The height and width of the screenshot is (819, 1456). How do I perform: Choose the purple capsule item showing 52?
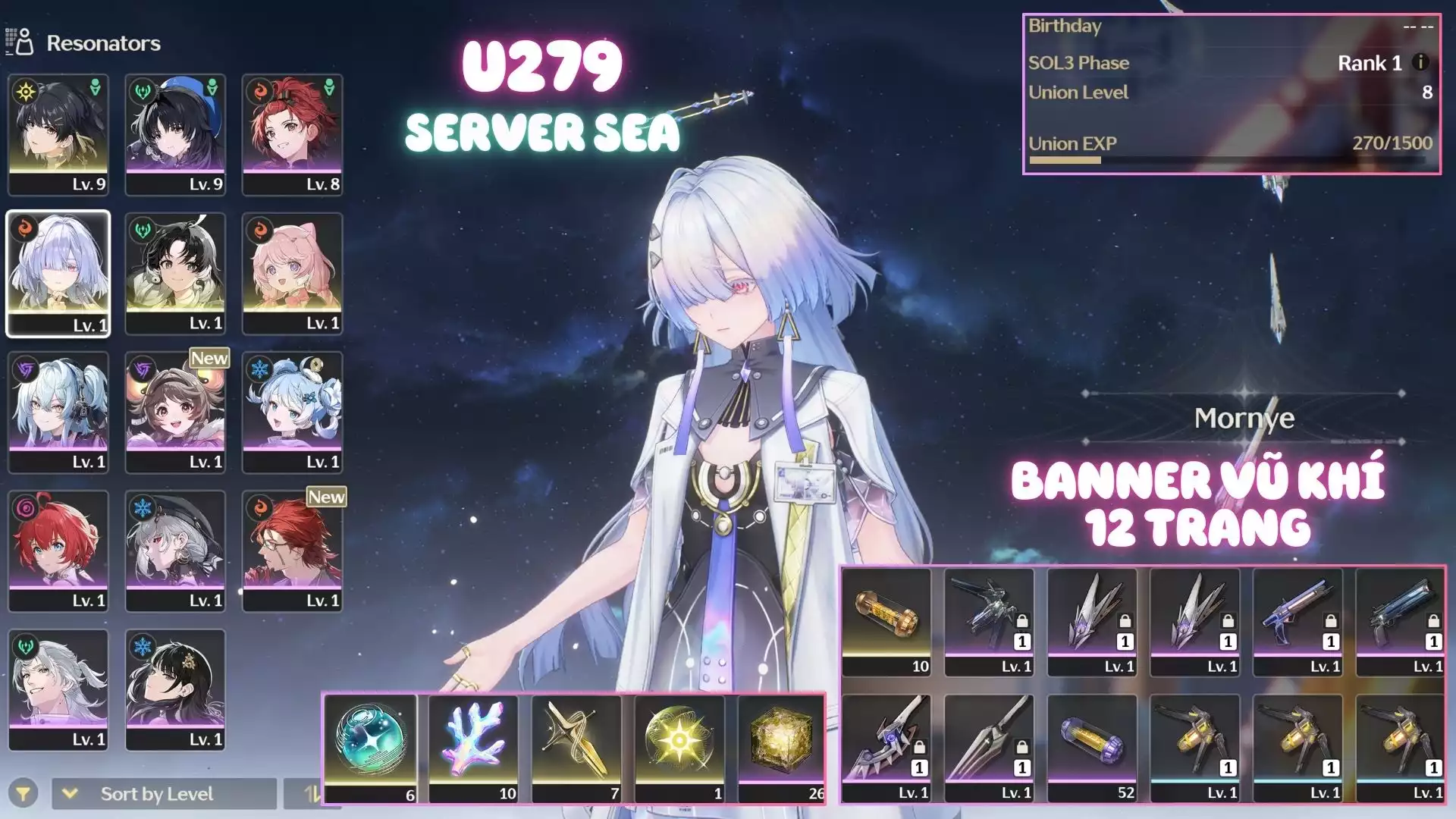click(1092, 748)
